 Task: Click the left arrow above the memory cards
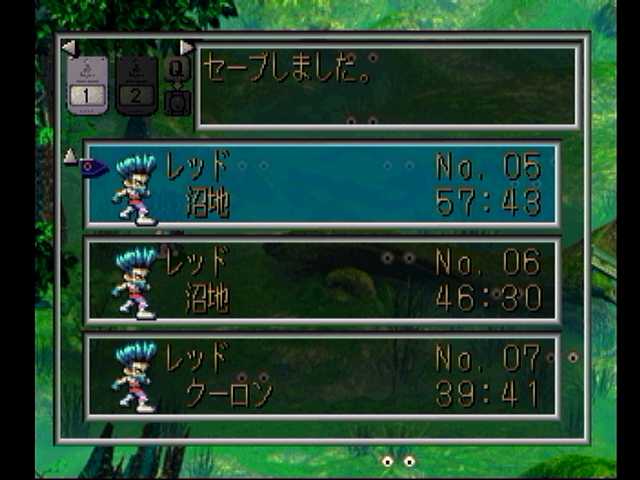68,47
